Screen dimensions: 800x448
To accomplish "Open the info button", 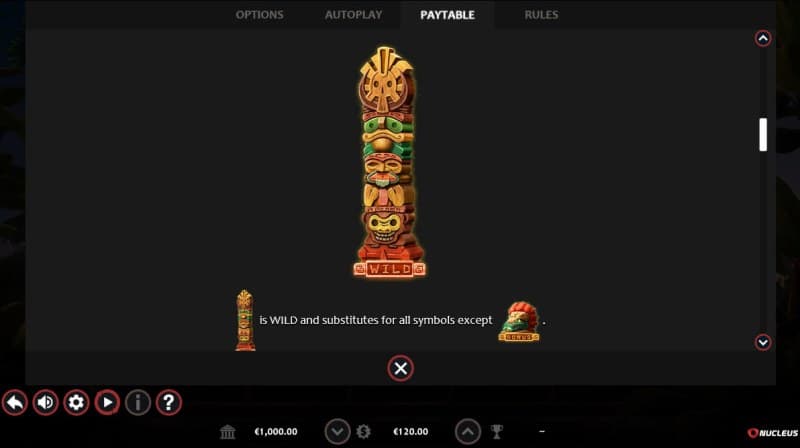I will tap(138, 402).
